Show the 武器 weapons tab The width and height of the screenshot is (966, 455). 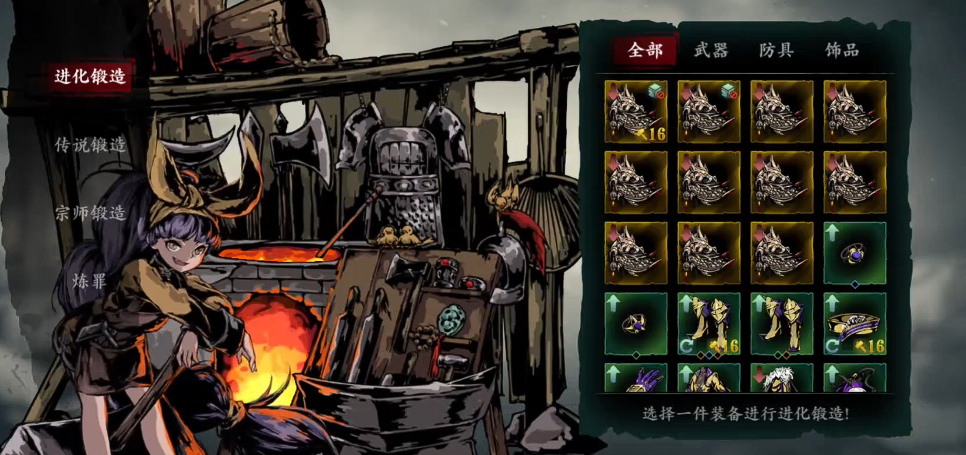711,50
